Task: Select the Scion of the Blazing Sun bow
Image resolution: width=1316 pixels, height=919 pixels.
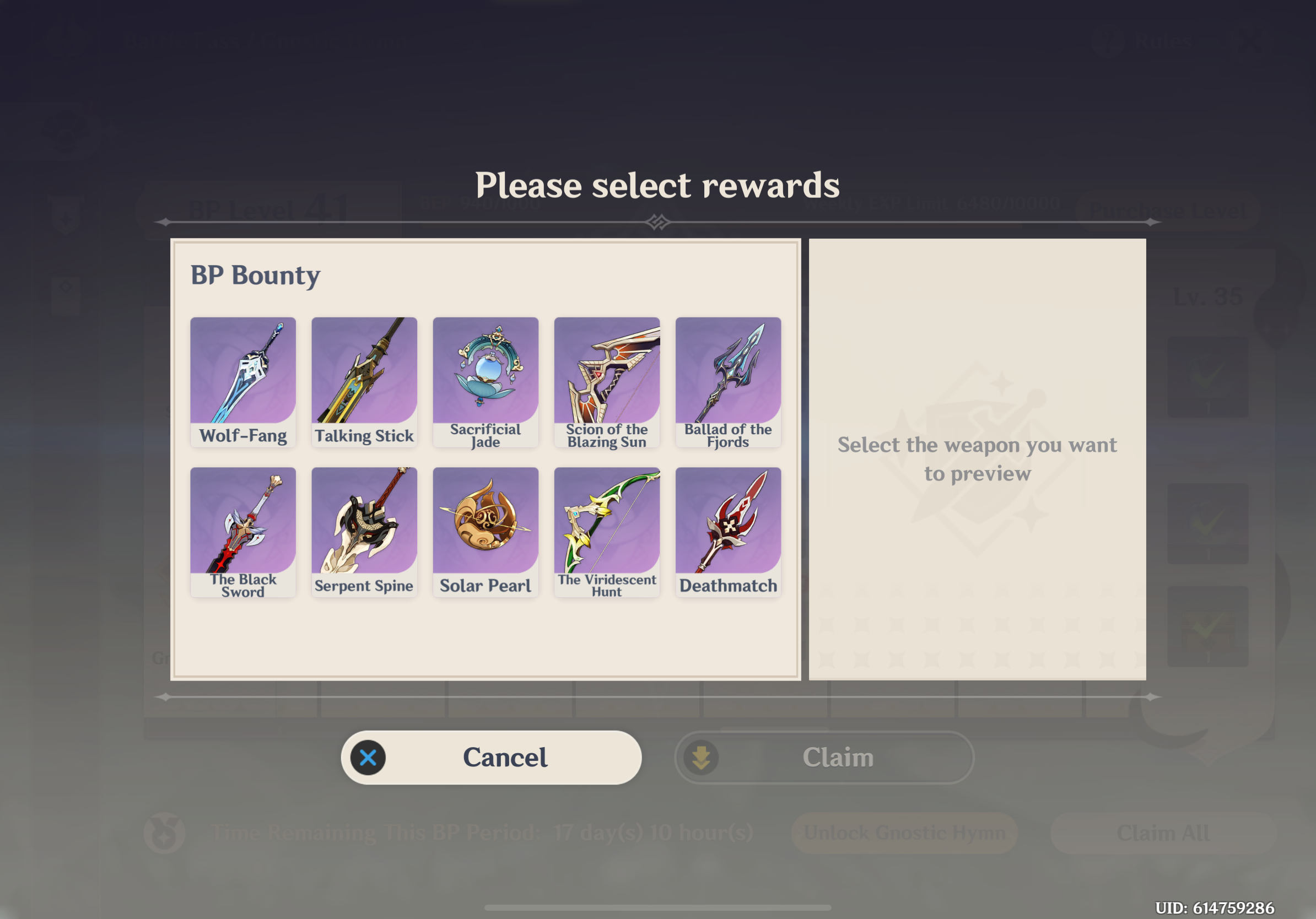Action: tap(607, 371)
